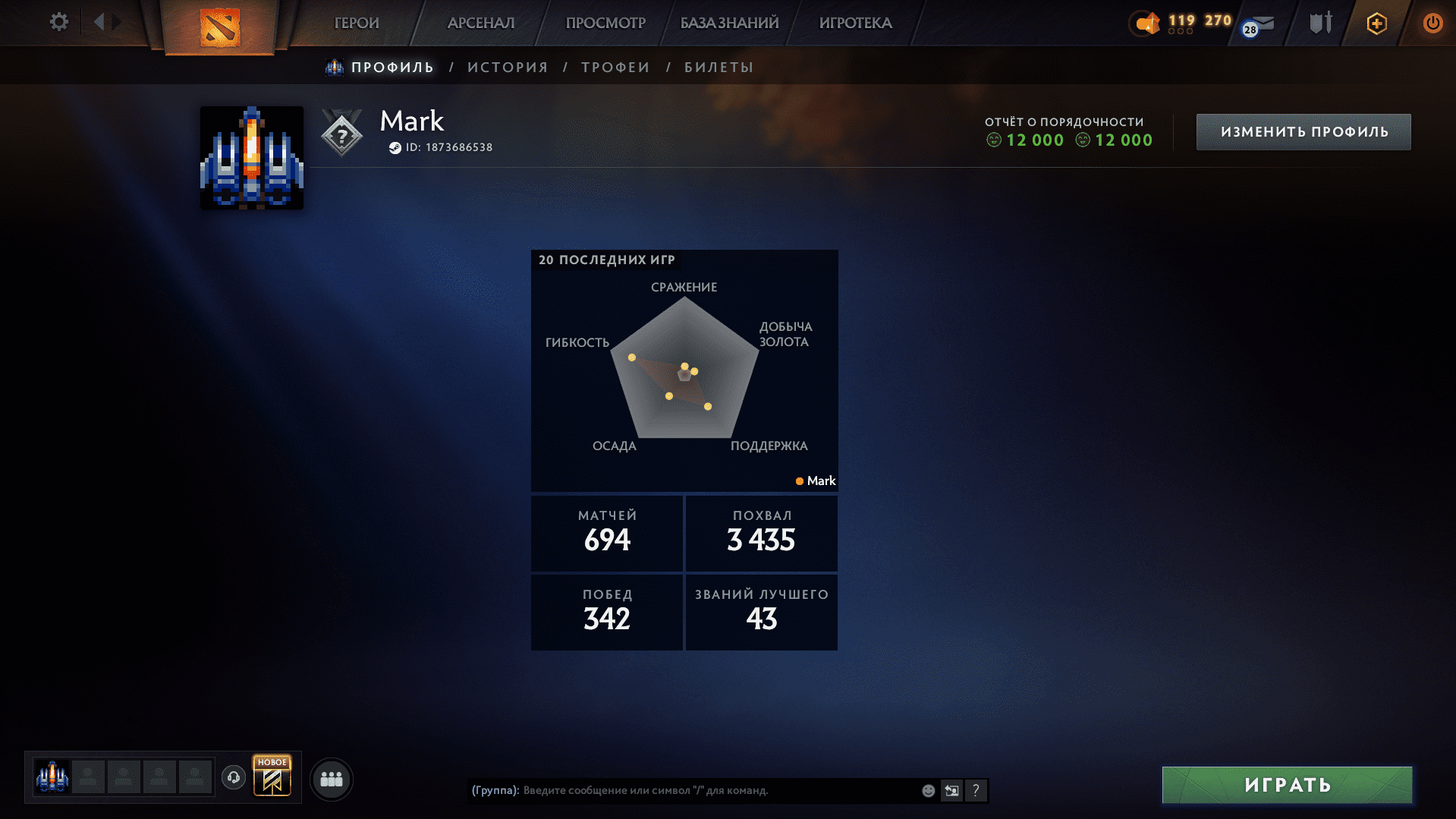Toggle voice chat with the headset icon
The height and width of the screenshot is (819, 1456).
(x=233, y=778)
